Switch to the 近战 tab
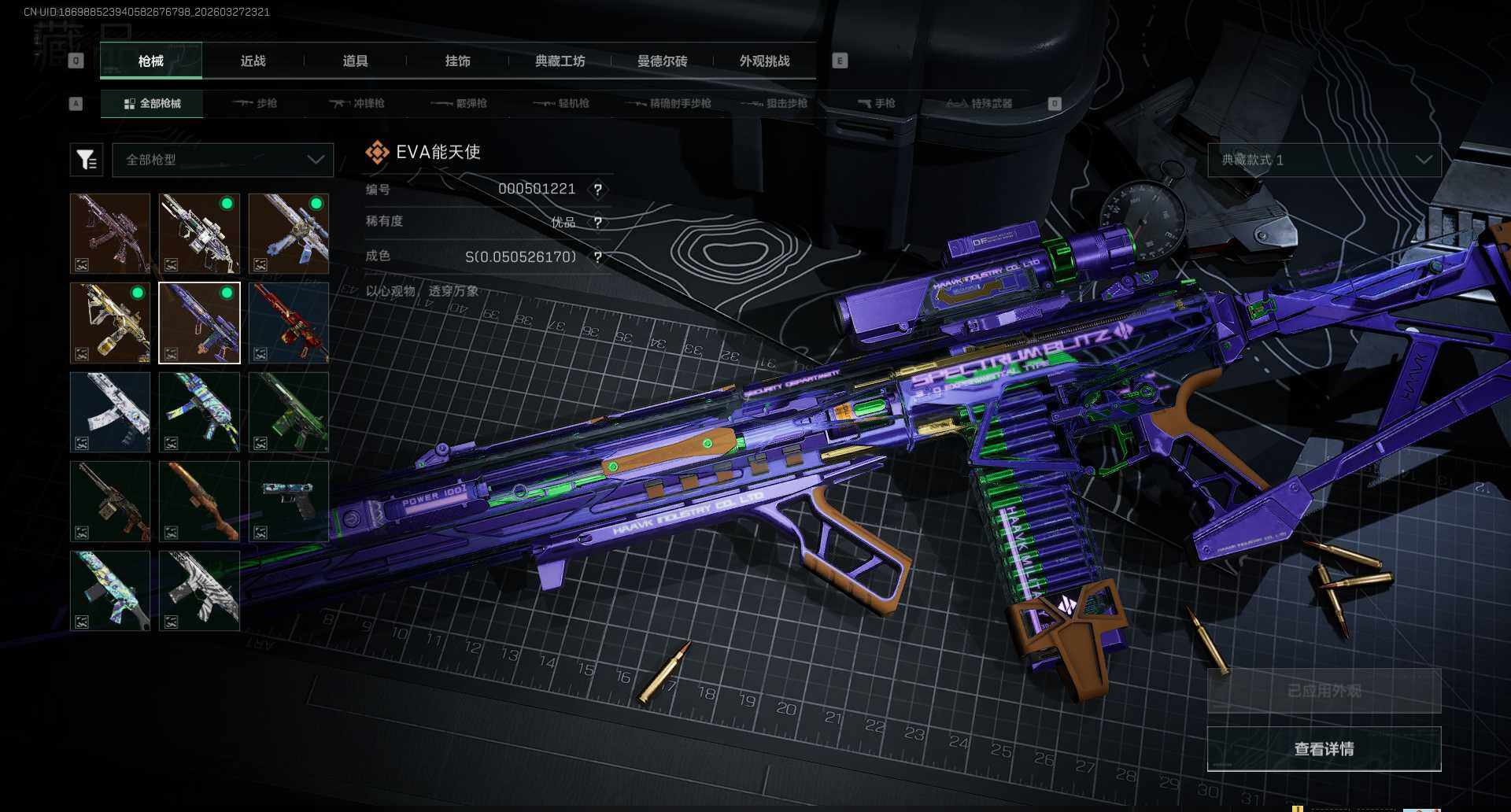 [253, 61]
